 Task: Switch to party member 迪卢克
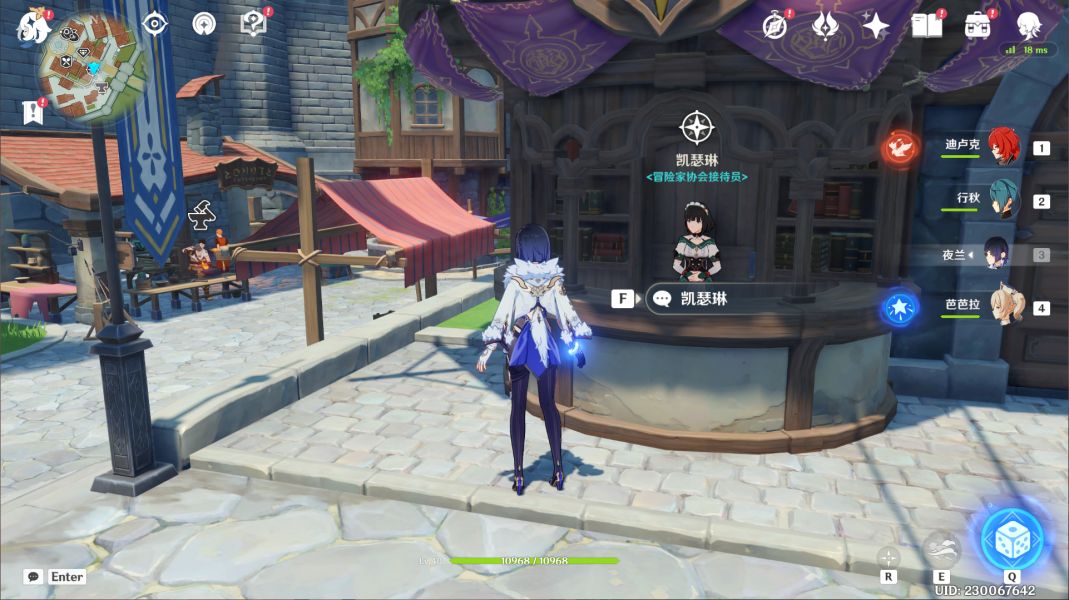pyautogui.click(x=1002, y=147)
